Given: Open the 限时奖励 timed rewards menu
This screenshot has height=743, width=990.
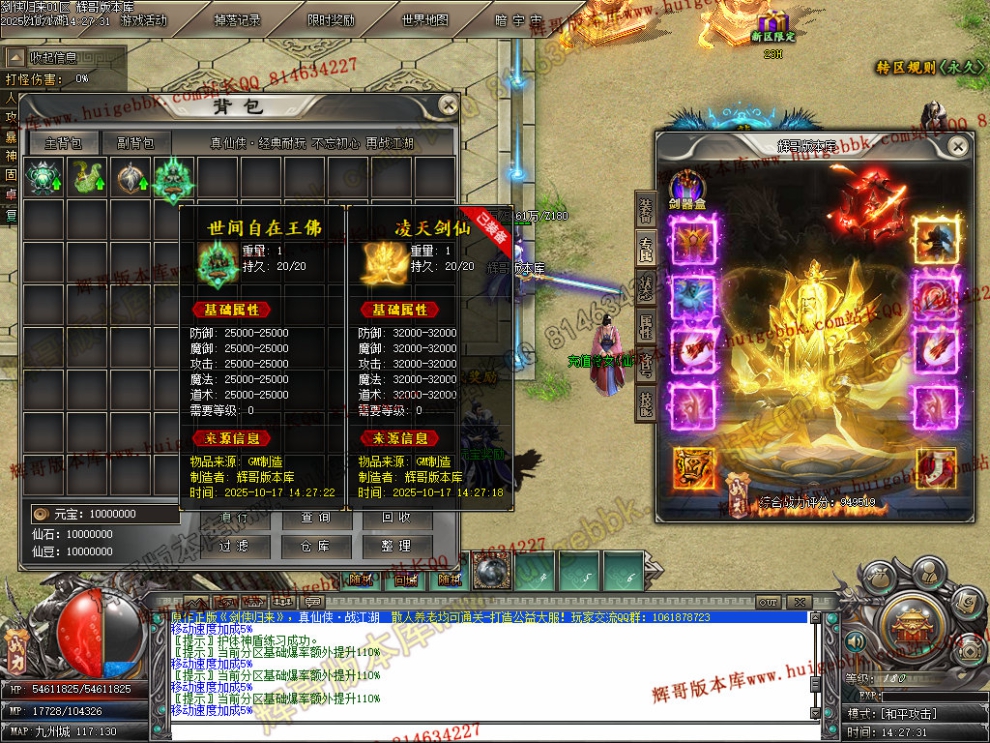Looking at the screenshot, I should [331, 20].
